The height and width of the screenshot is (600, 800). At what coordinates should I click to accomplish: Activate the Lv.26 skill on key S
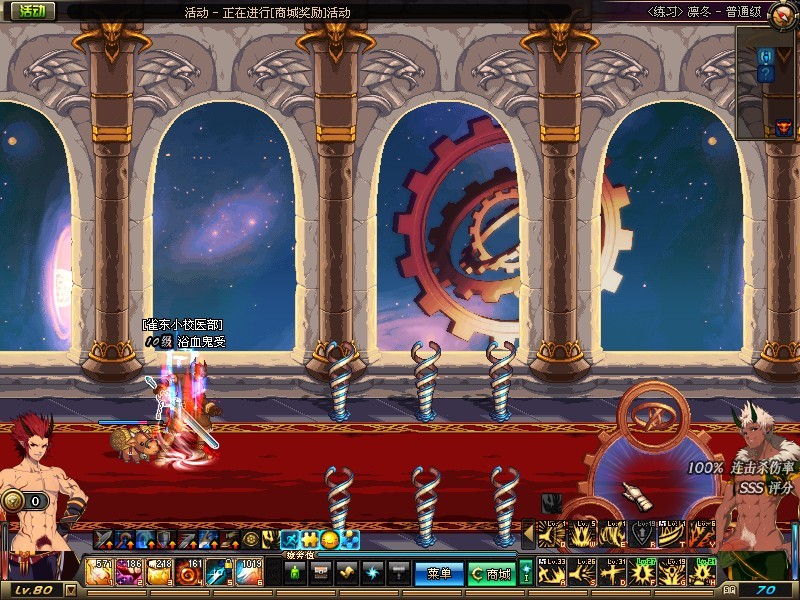click(x=584, y=573)
